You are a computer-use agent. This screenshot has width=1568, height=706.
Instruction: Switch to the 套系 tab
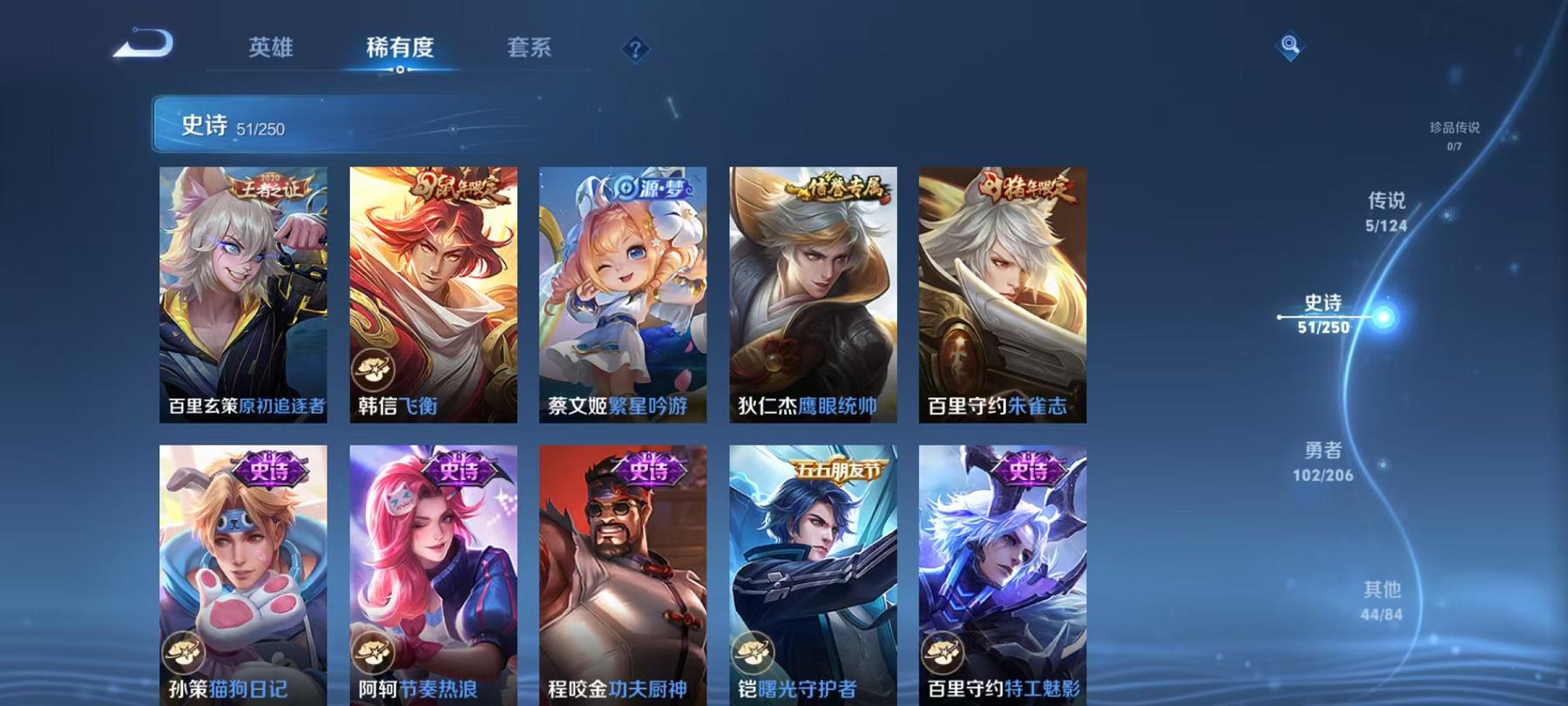tap(531, 50)
